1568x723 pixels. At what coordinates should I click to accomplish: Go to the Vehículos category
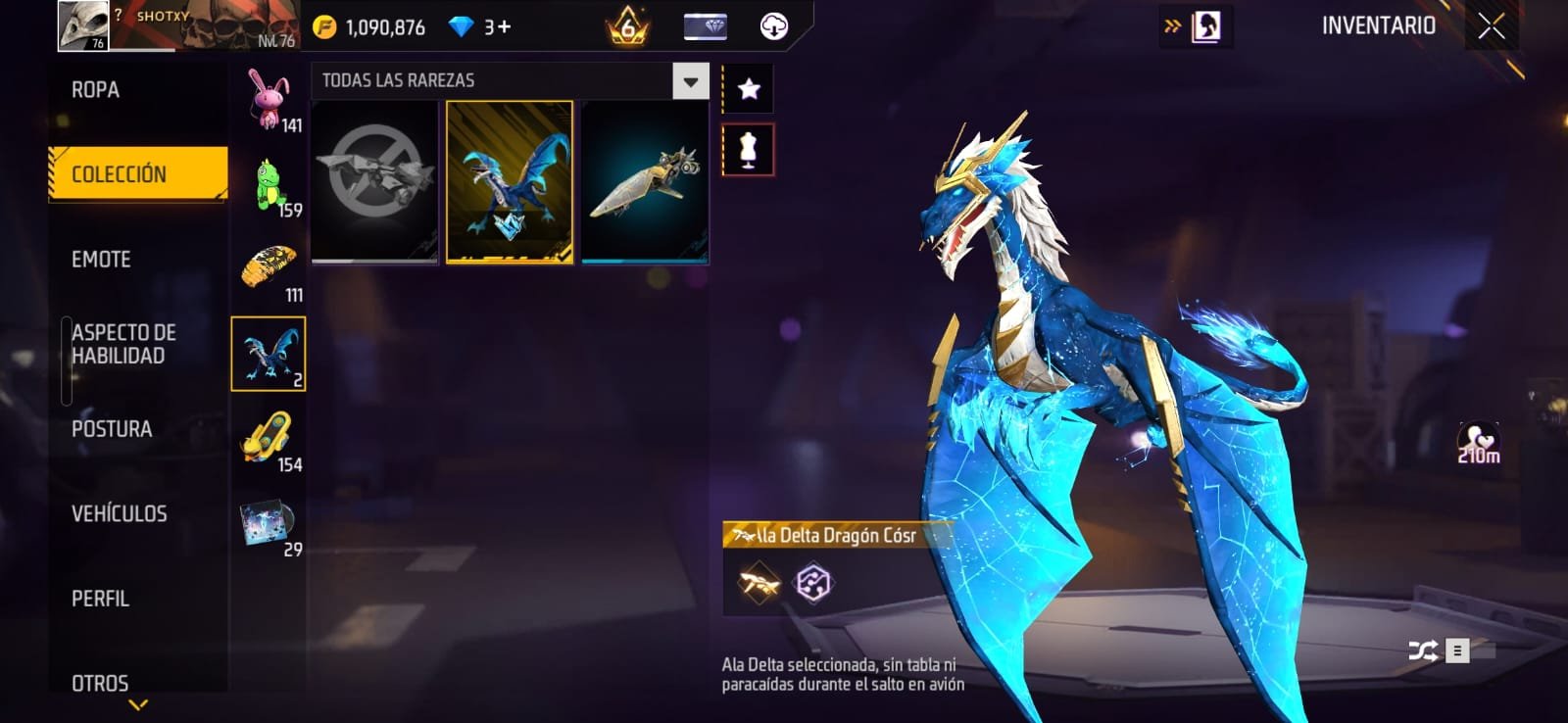[119, 513]
